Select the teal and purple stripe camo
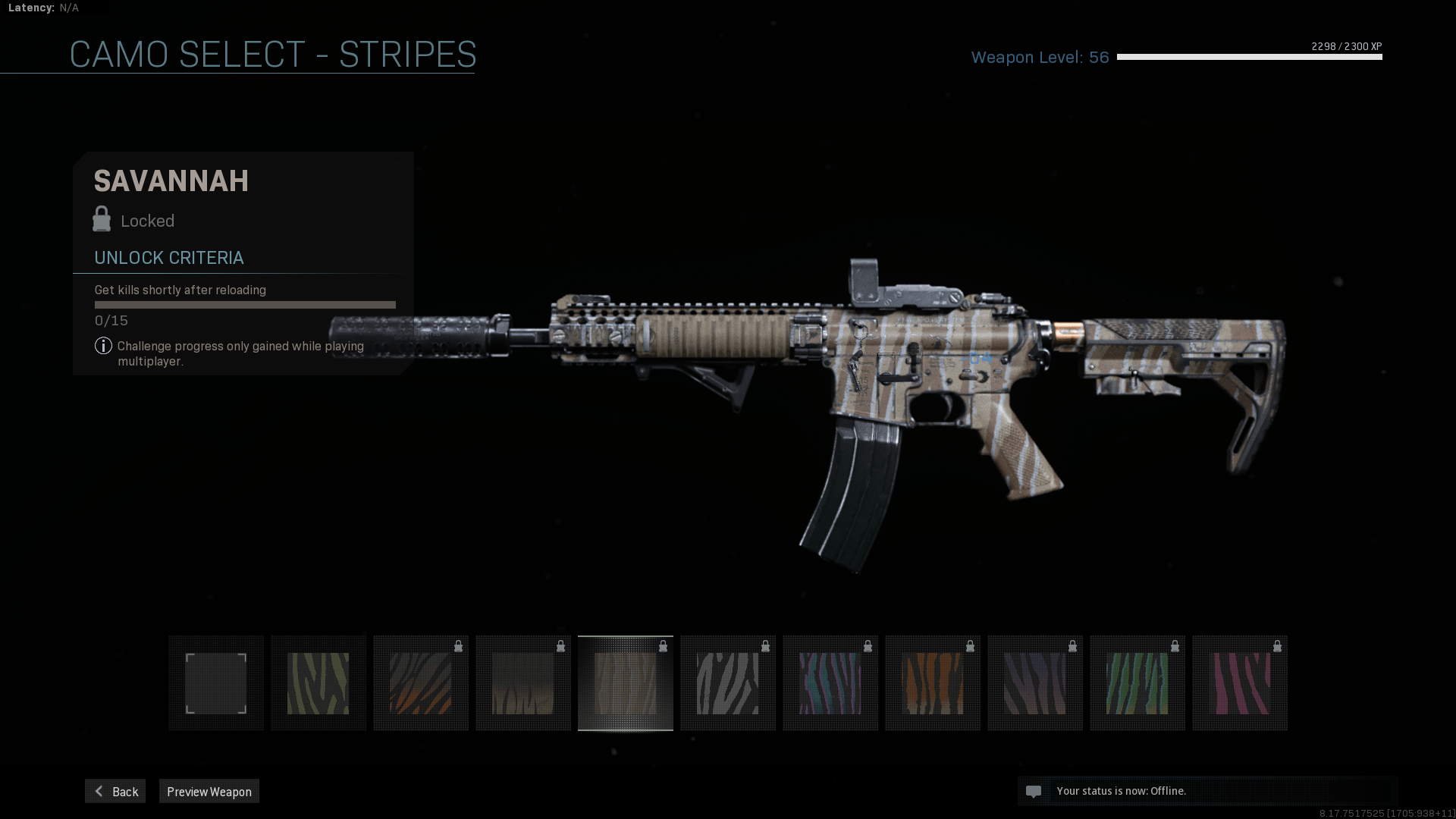The height and width of the screenshot is (819, 1456). pos(830,683)
